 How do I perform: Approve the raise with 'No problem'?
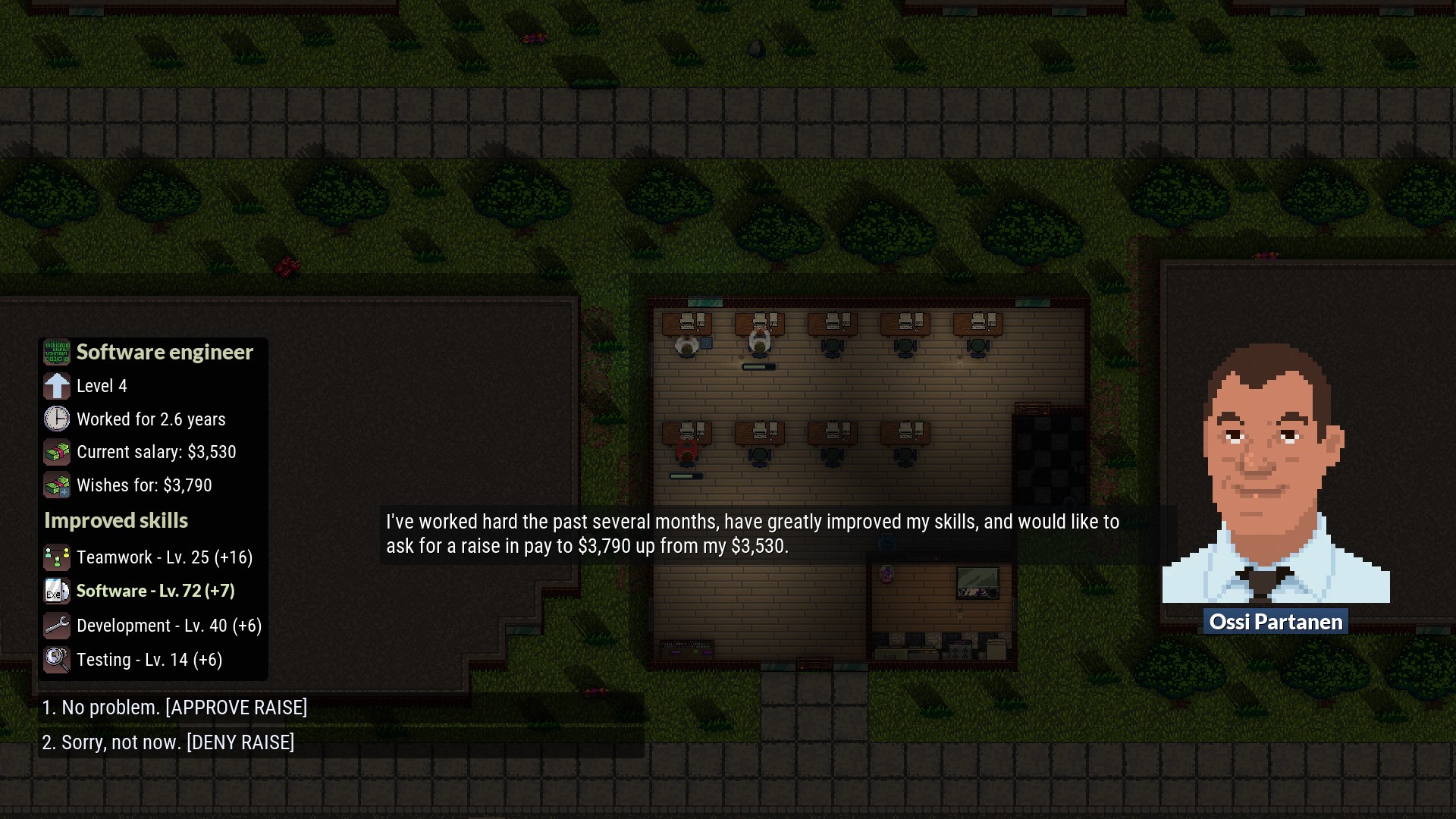175,708
